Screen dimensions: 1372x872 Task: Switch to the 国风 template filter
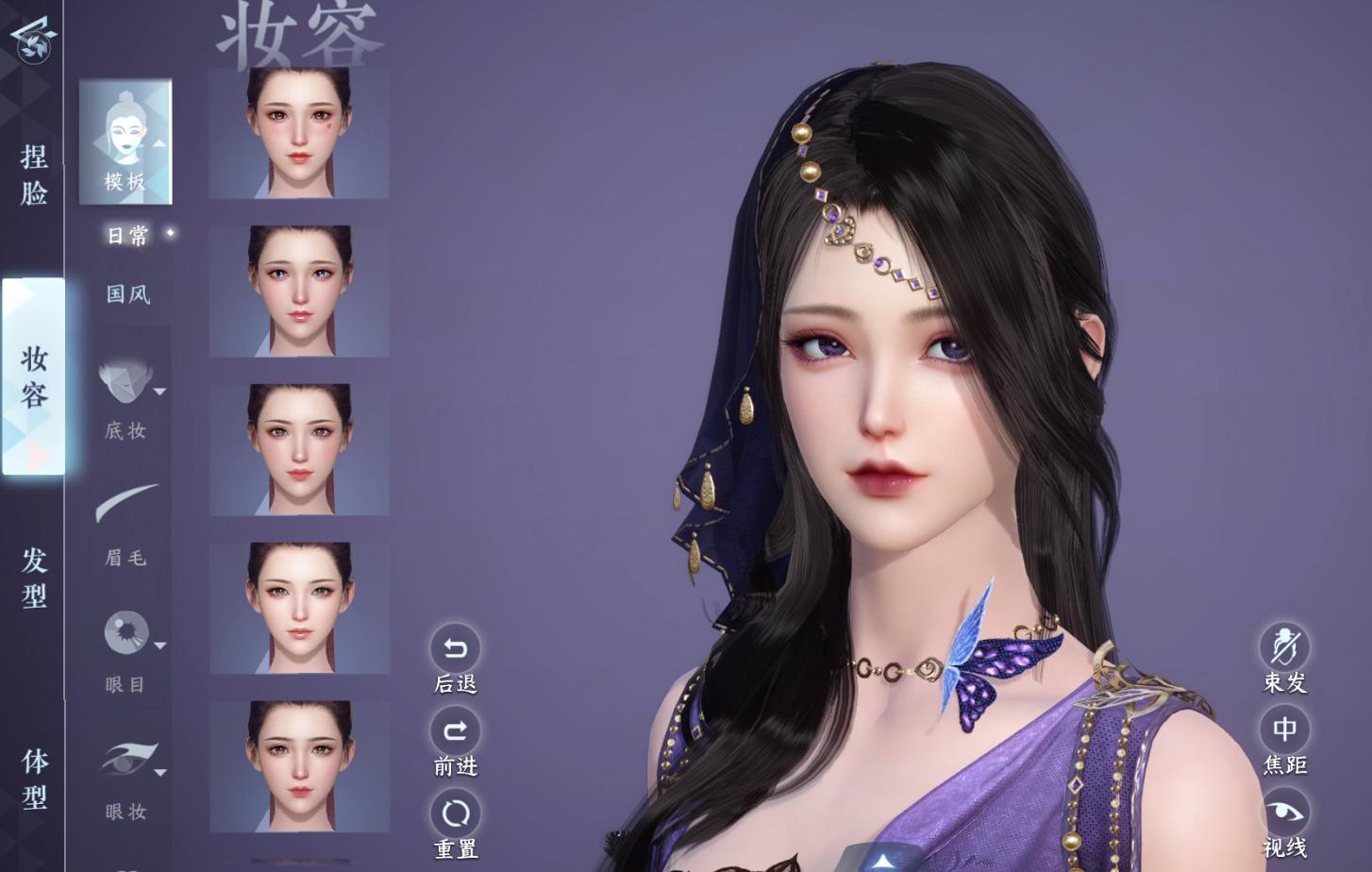[127, 294]
